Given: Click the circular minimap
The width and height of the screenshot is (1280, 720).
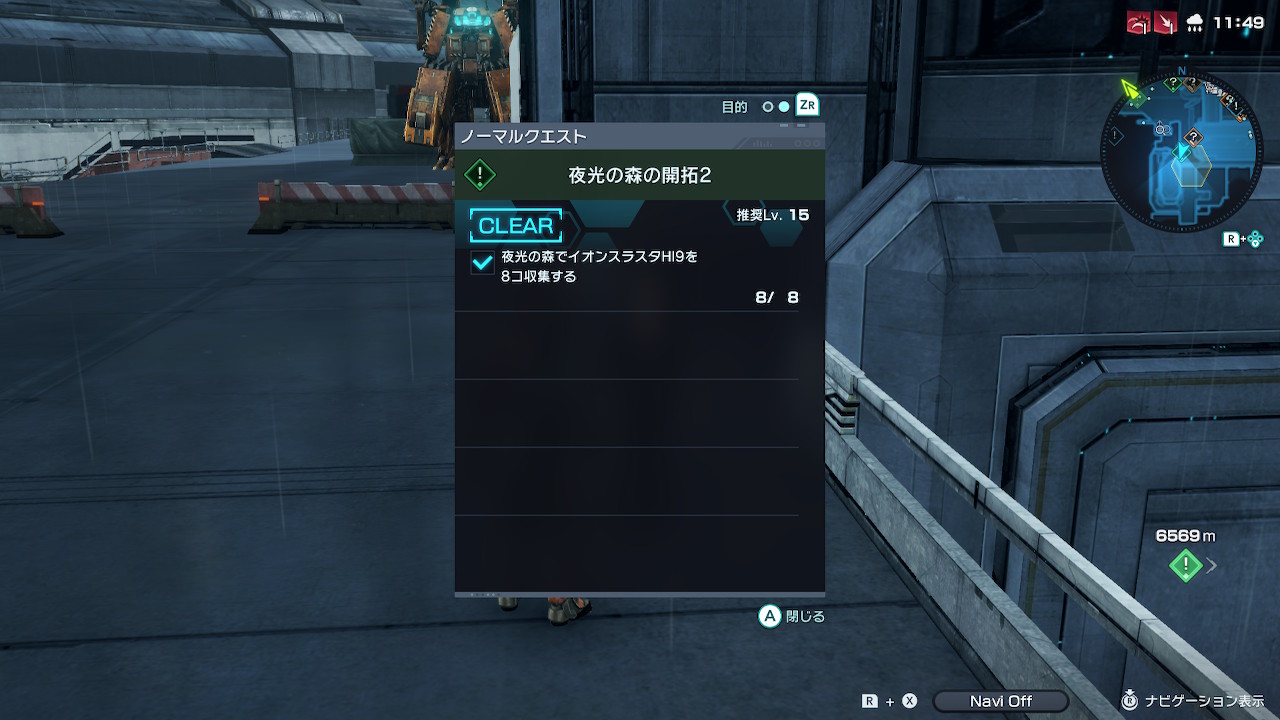Looking at the screenshot, I should (x=1182, y=152).
